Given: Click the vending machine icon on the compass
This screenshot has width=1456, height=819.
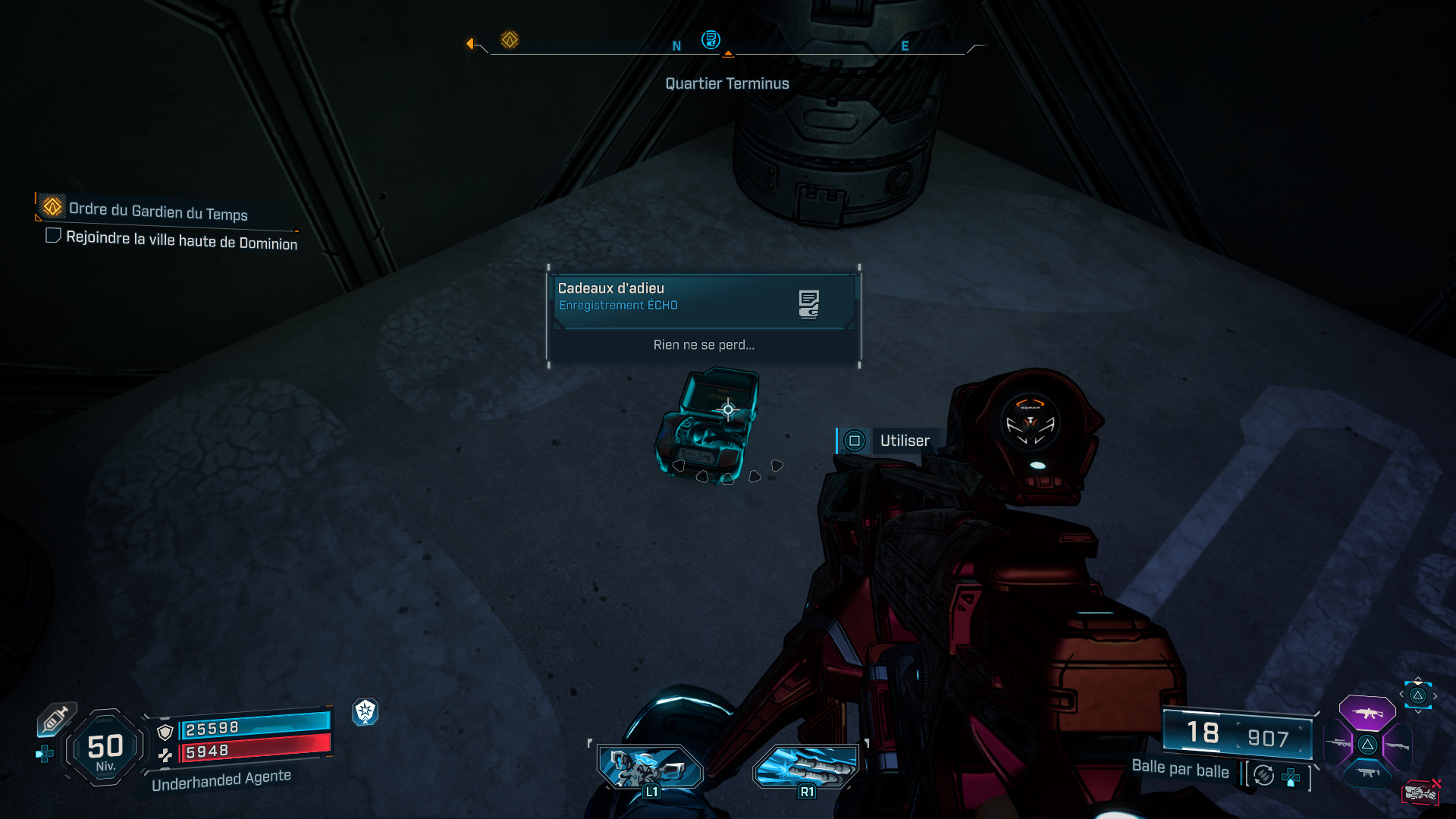Looking at the screenshot, I should [x=711, y=40].
